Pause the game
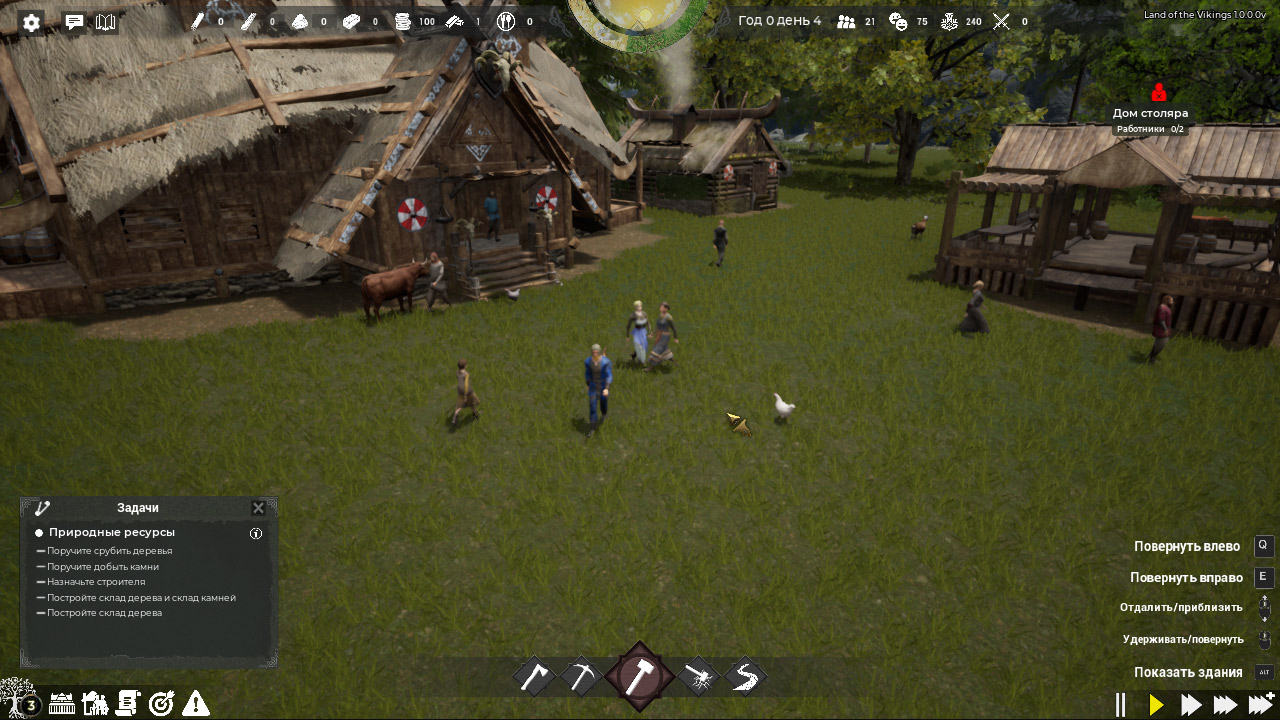 tap(1121, 705)
